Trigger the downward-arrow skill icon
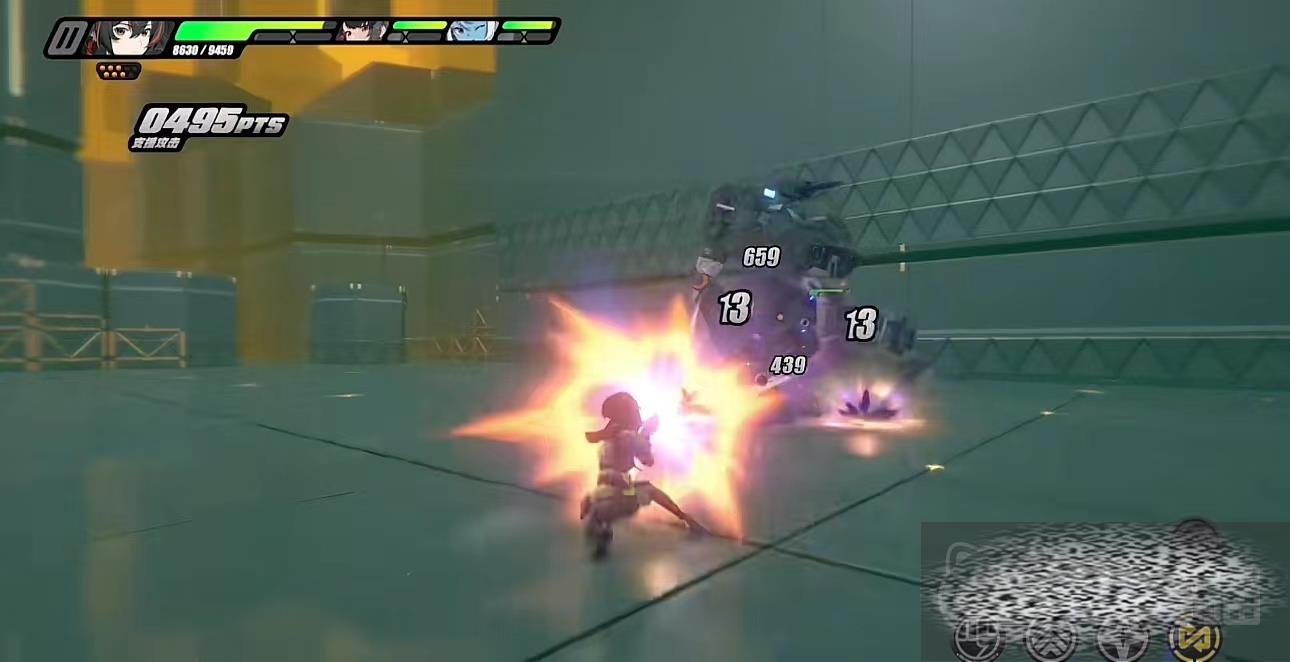1290x662 pixels. [x=1122, y=639]
